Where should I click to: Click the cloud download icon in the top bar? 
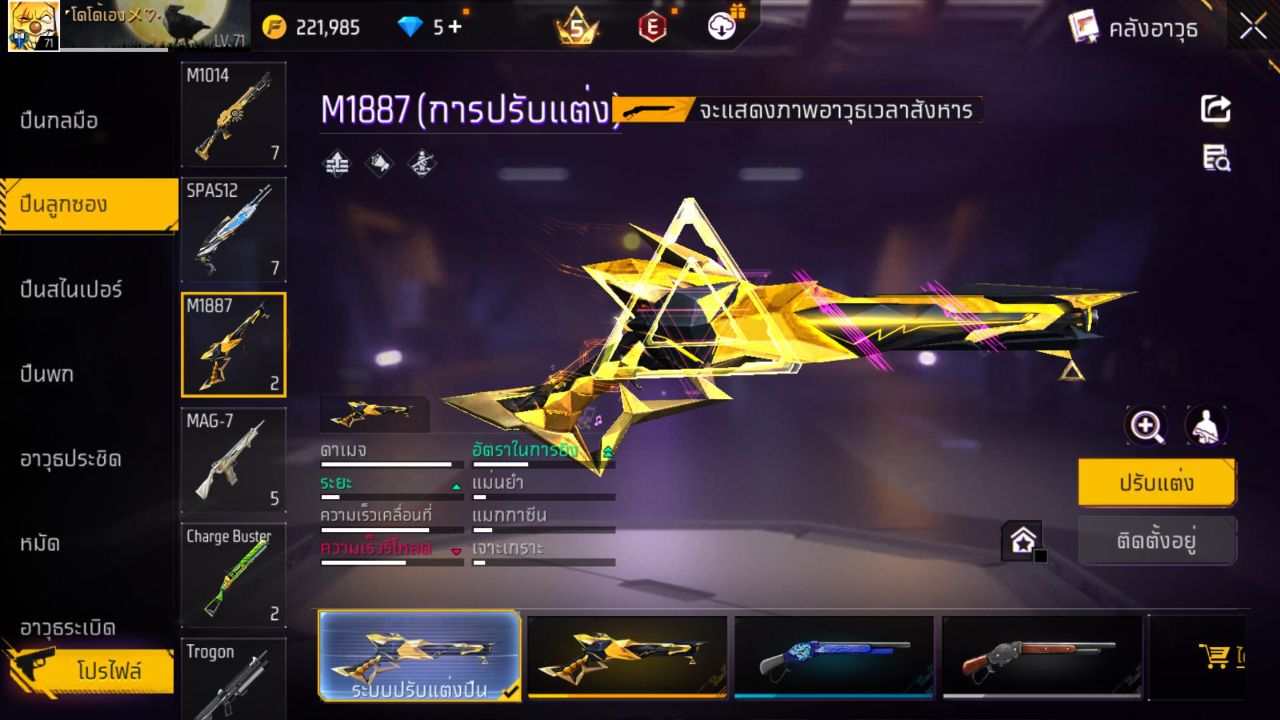click(x=723, y=26)
